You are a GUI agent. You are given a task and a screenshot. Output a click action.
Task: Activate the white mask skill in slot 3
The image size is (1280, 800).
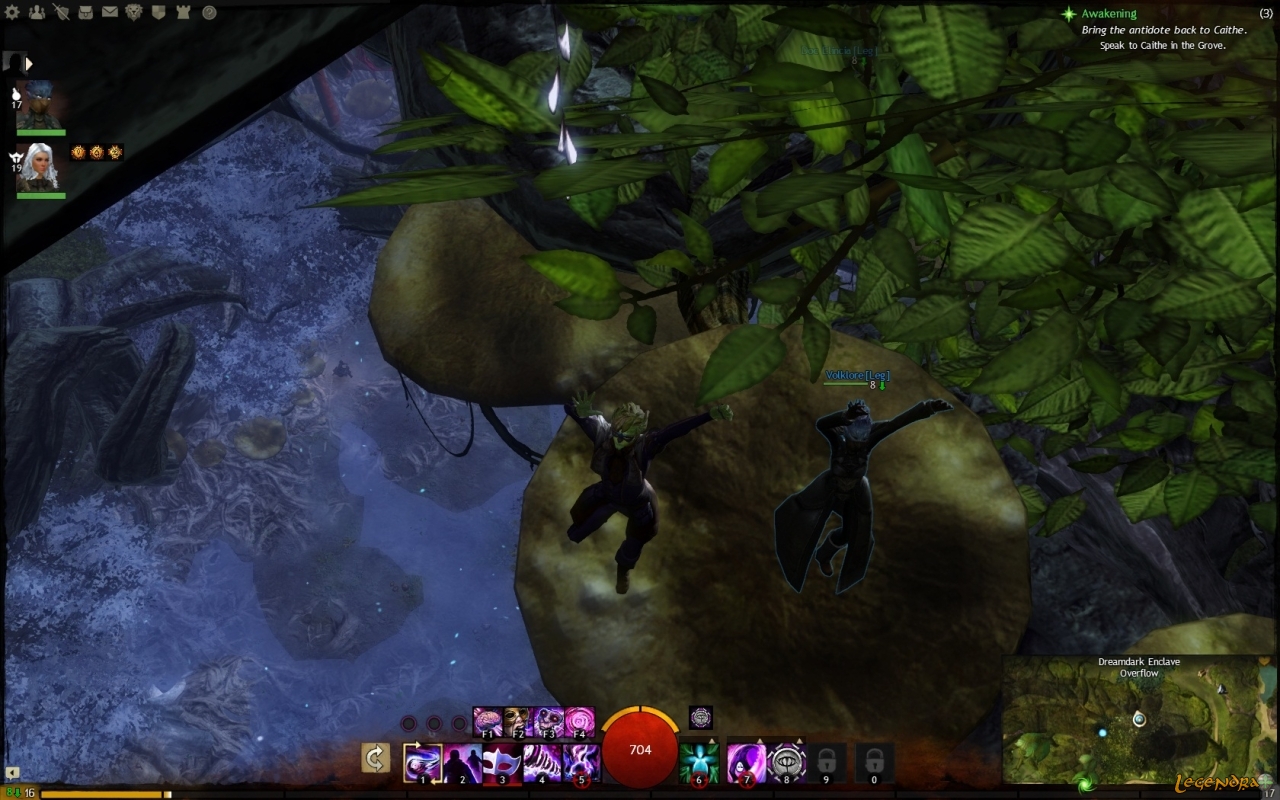[x=502, y=763]
